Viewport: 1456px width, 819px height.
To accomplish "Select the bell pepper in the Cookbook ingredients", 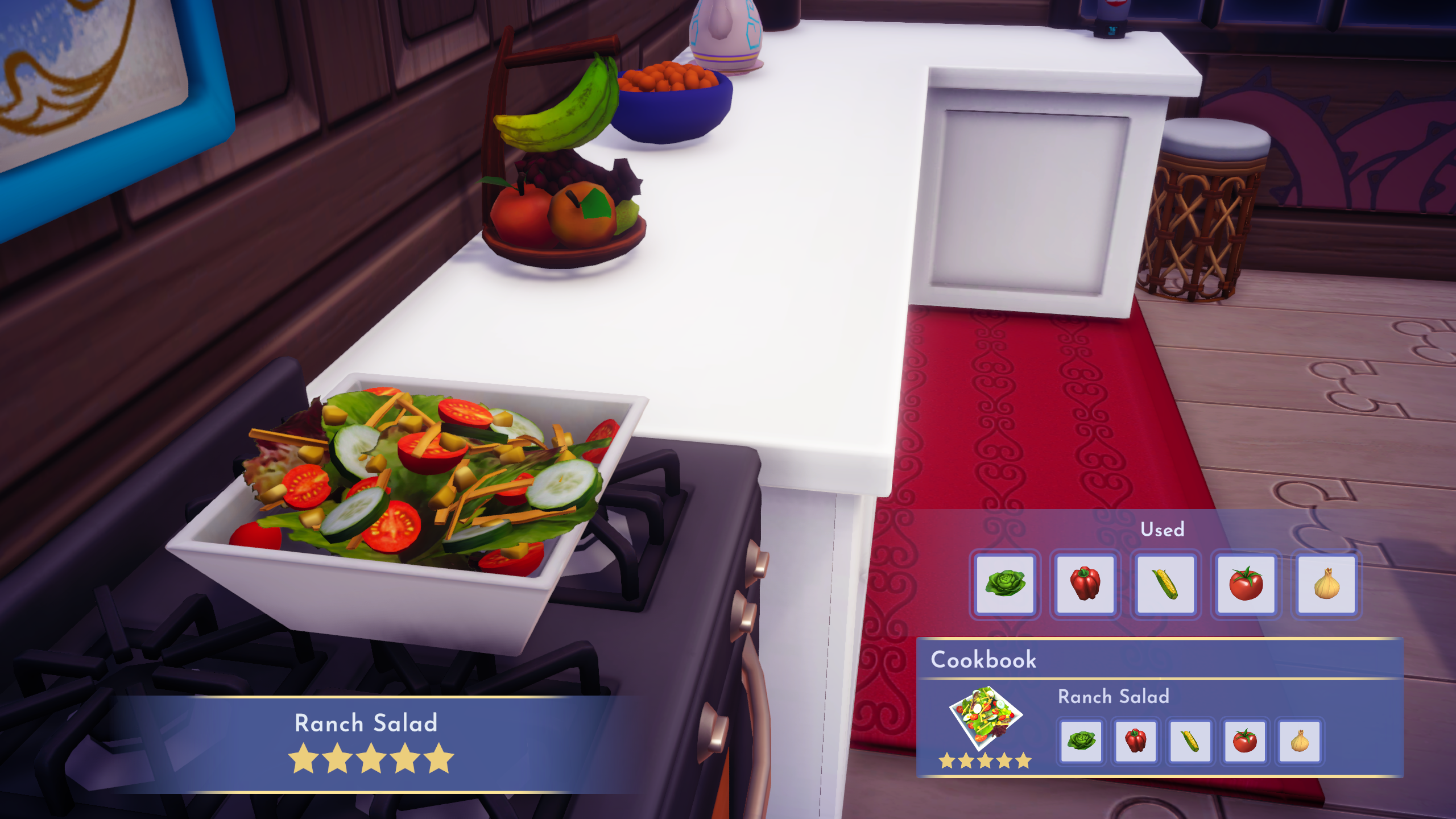I will pyautogui.click(x=1136, y=742).
